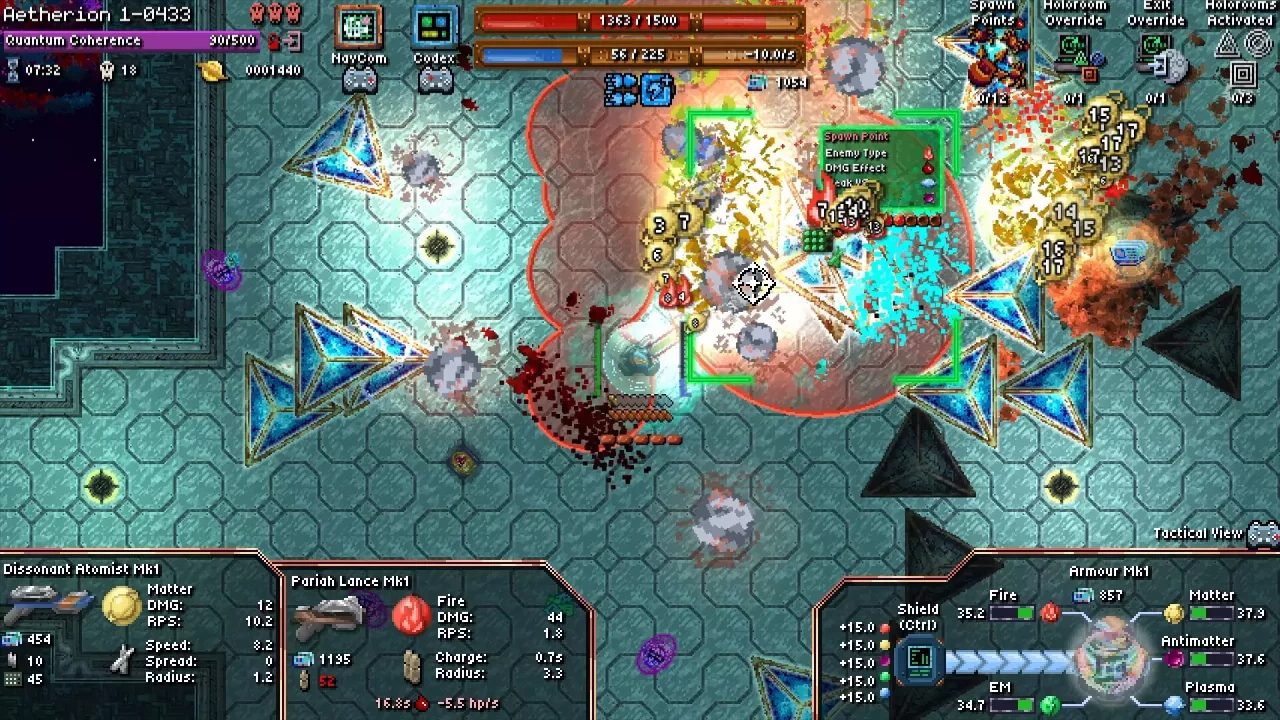1280x720 pixels.
Task: Select the Pariah Lance Mk1 weapon
Action: point(328,615)
